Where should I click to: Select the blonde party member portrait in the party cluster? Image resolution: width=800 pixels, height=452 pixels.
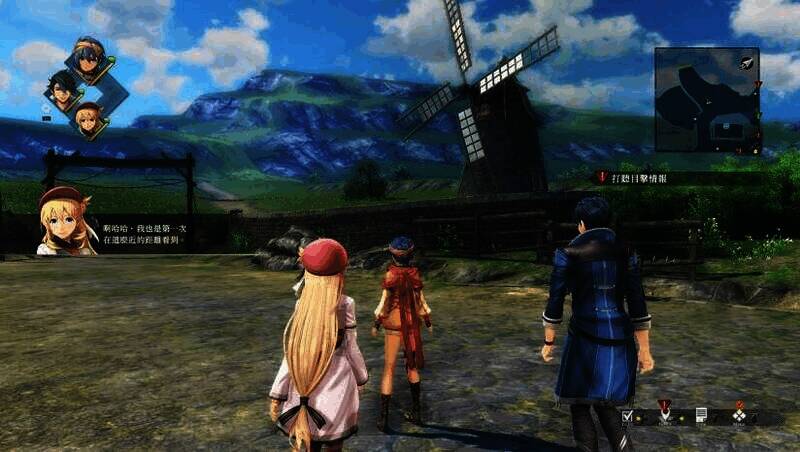coord(89,118)
